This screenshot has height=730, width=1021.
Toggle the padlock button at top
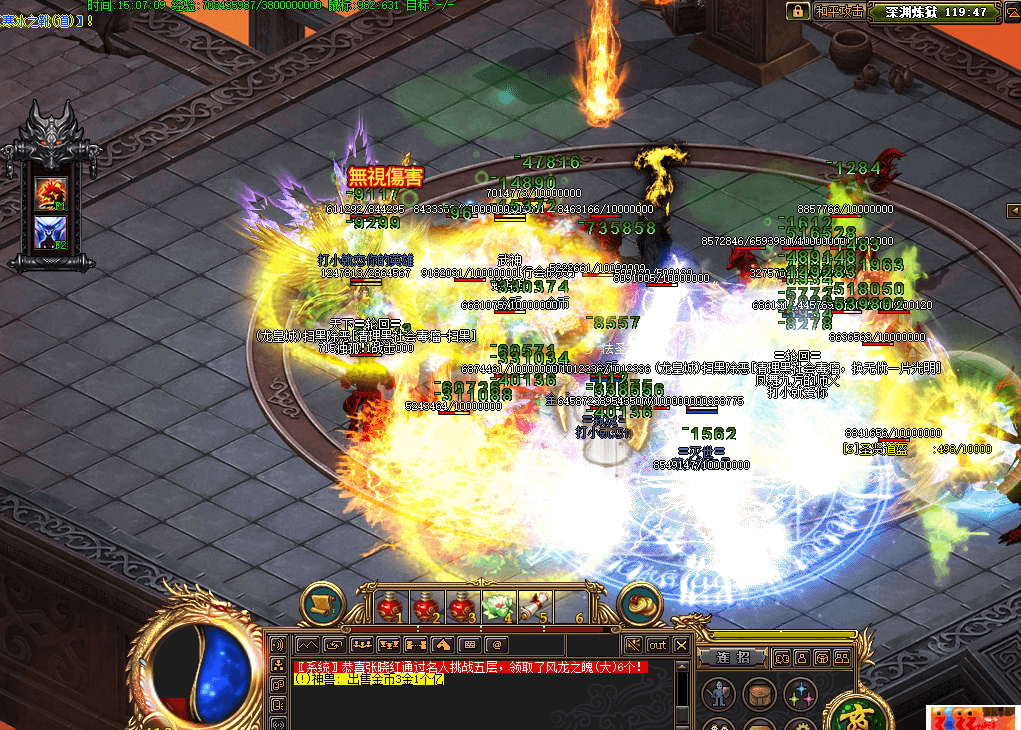coord(797,11)
